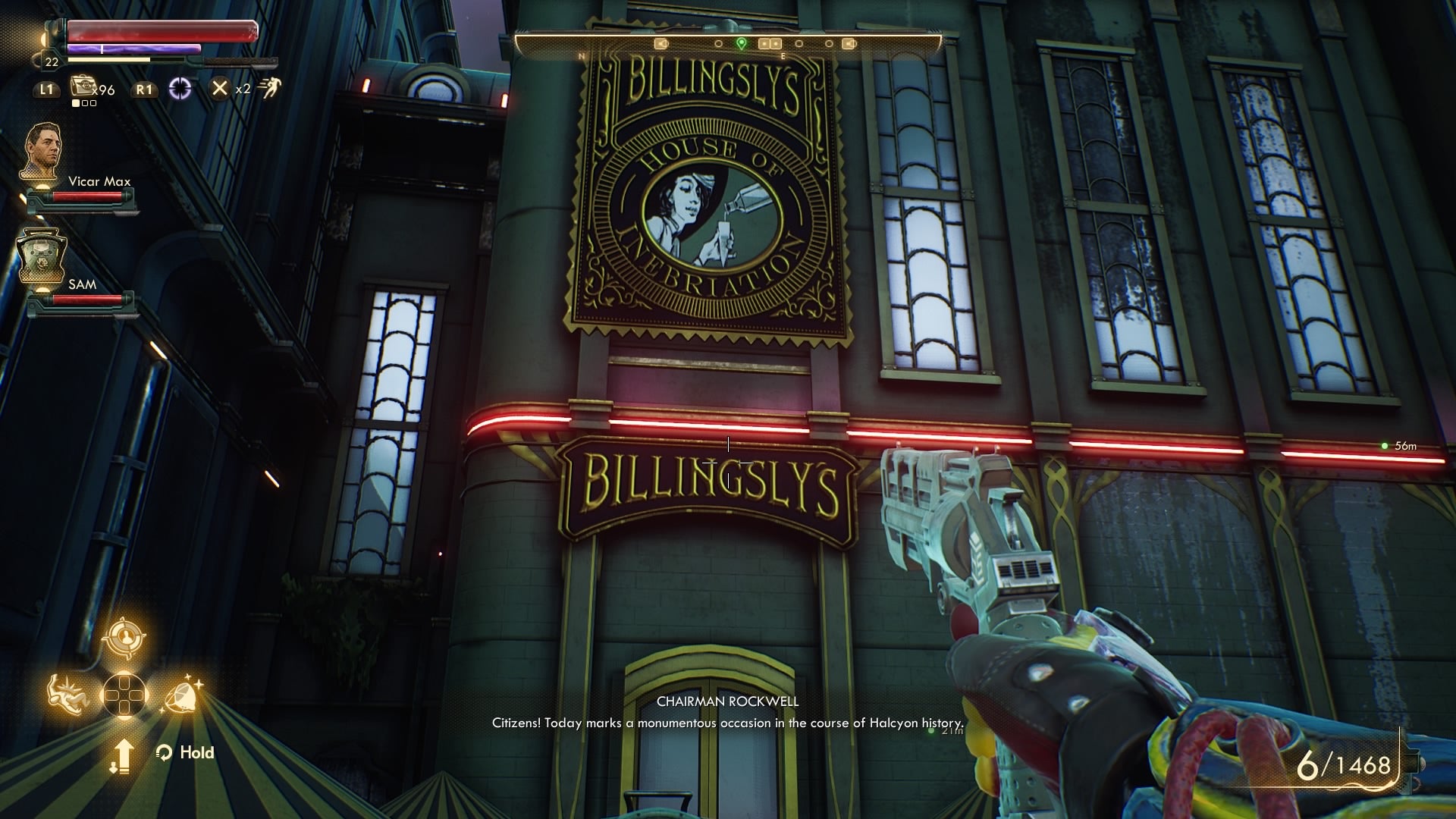Click the center of the companion command wheel
The height and width of the screenshot is (819, 1456).
pos(124,694)
